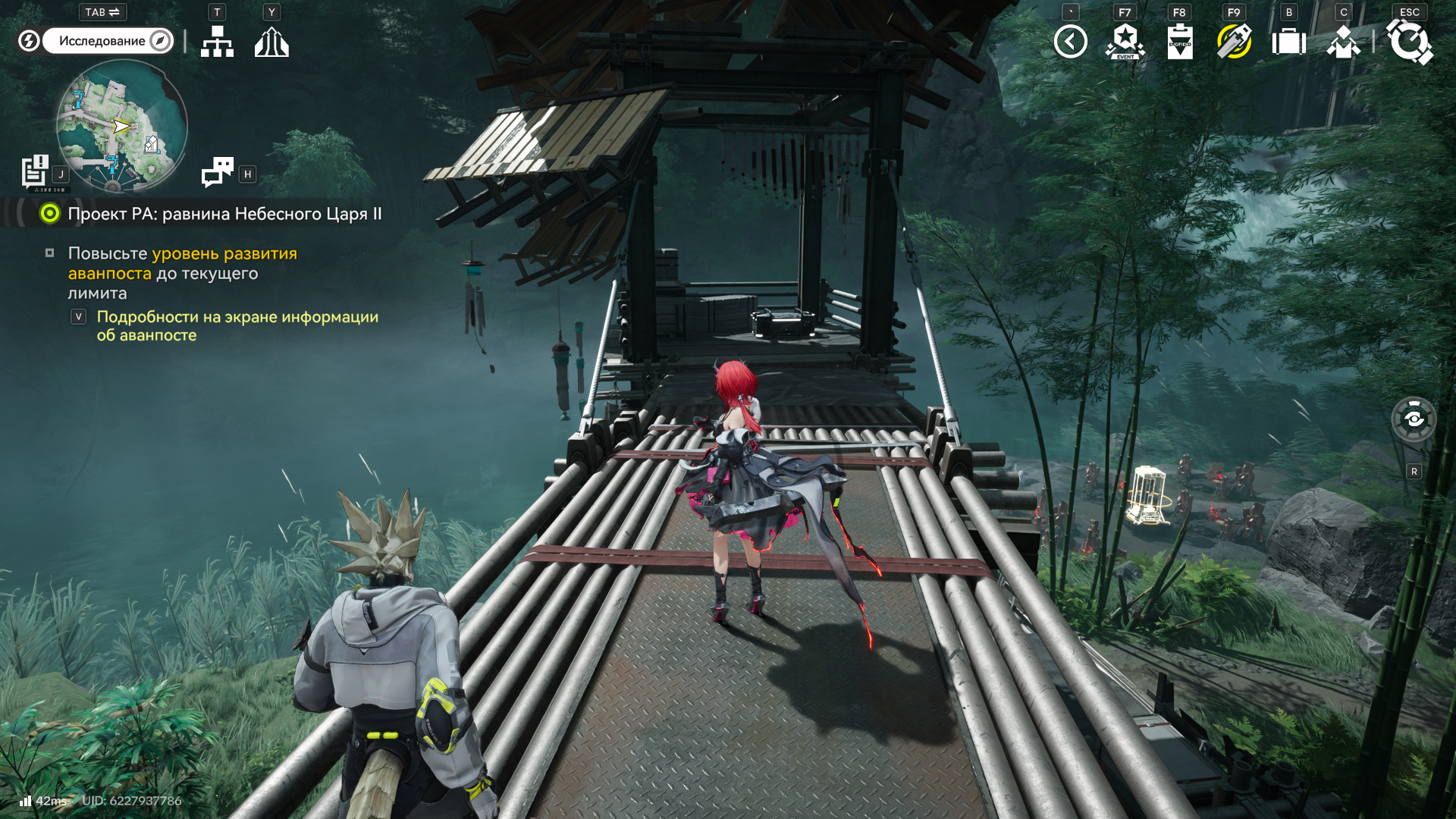This screenshot has width=1456, height=819.
Task: Select the Проект РА quest tracker title
Action: [224, 214]
